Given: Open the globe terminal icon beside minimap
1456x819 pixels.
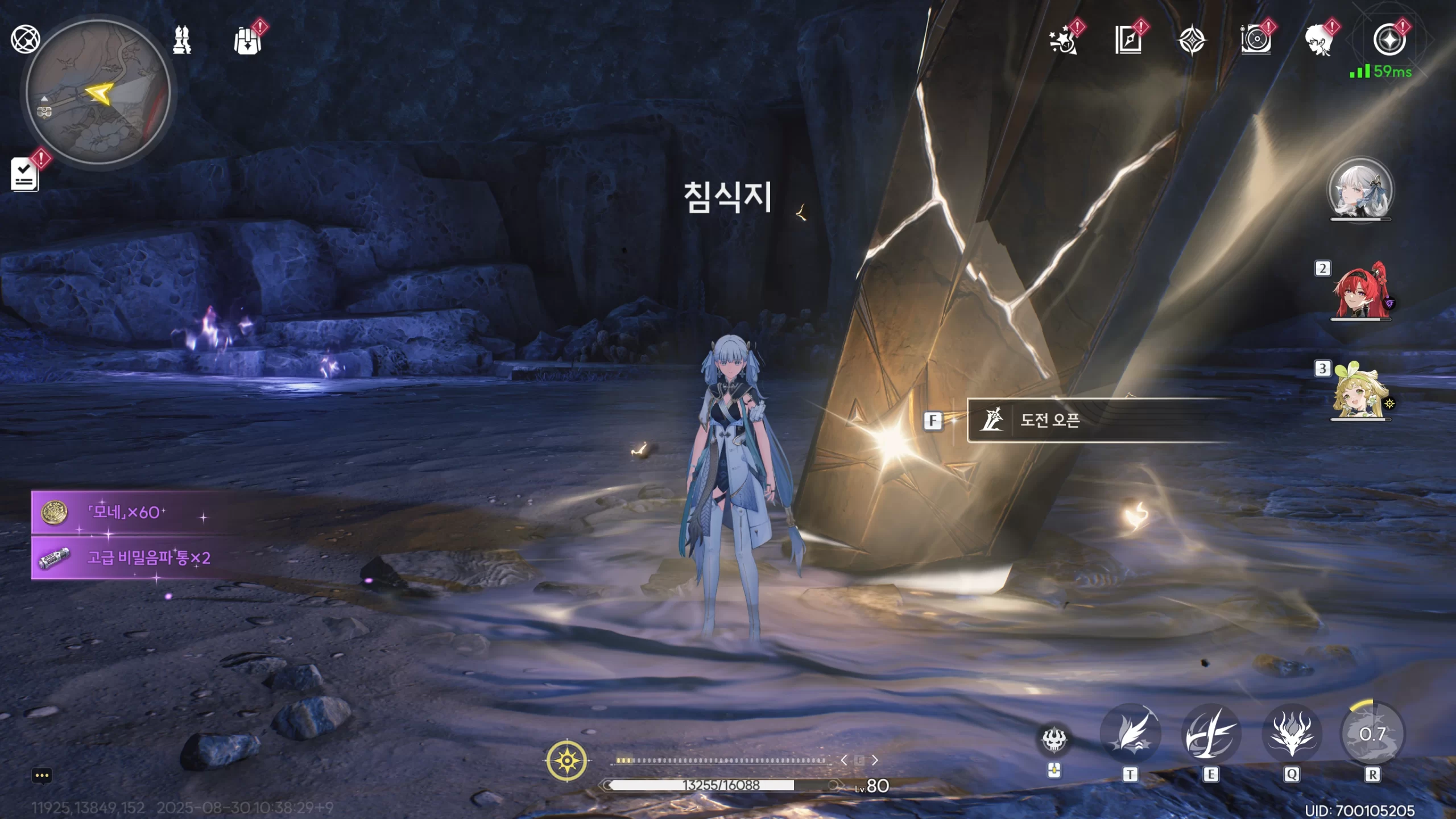Looking at the screenshot, I should coord(25,39).
